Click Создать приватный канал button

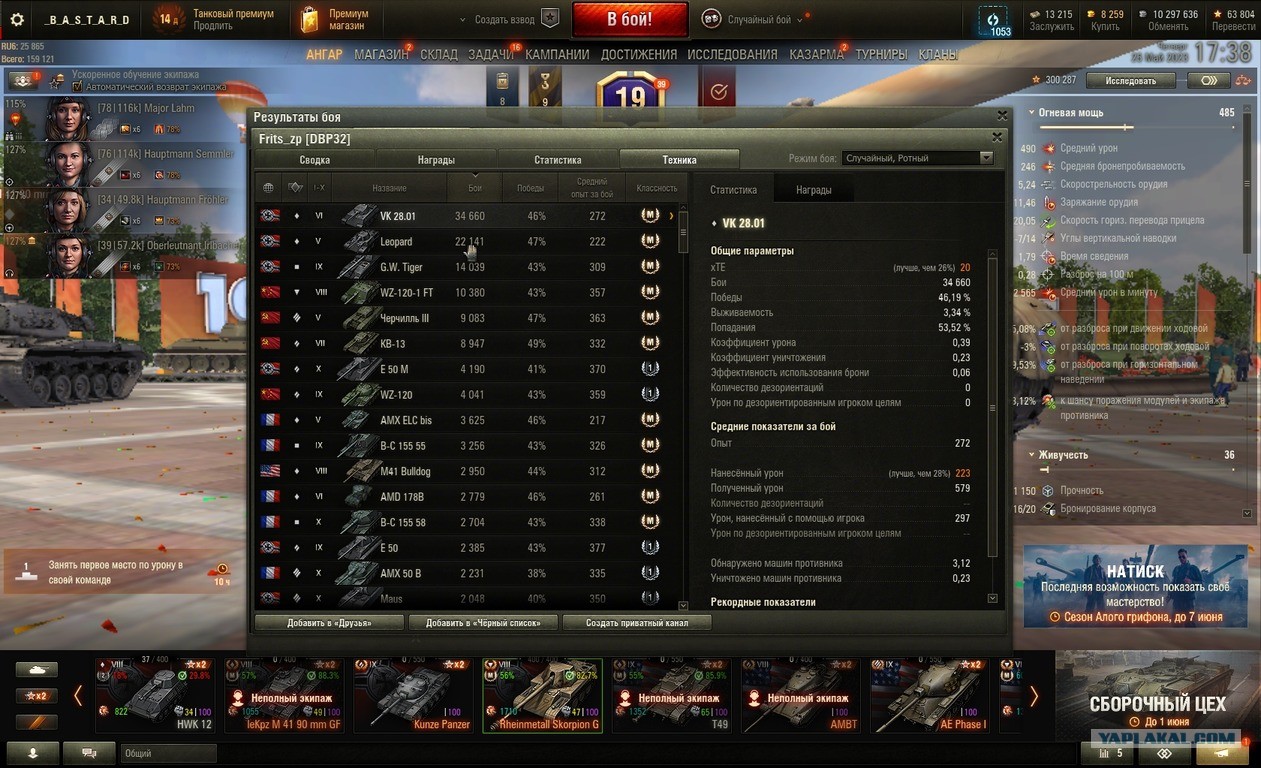[637, 623]
